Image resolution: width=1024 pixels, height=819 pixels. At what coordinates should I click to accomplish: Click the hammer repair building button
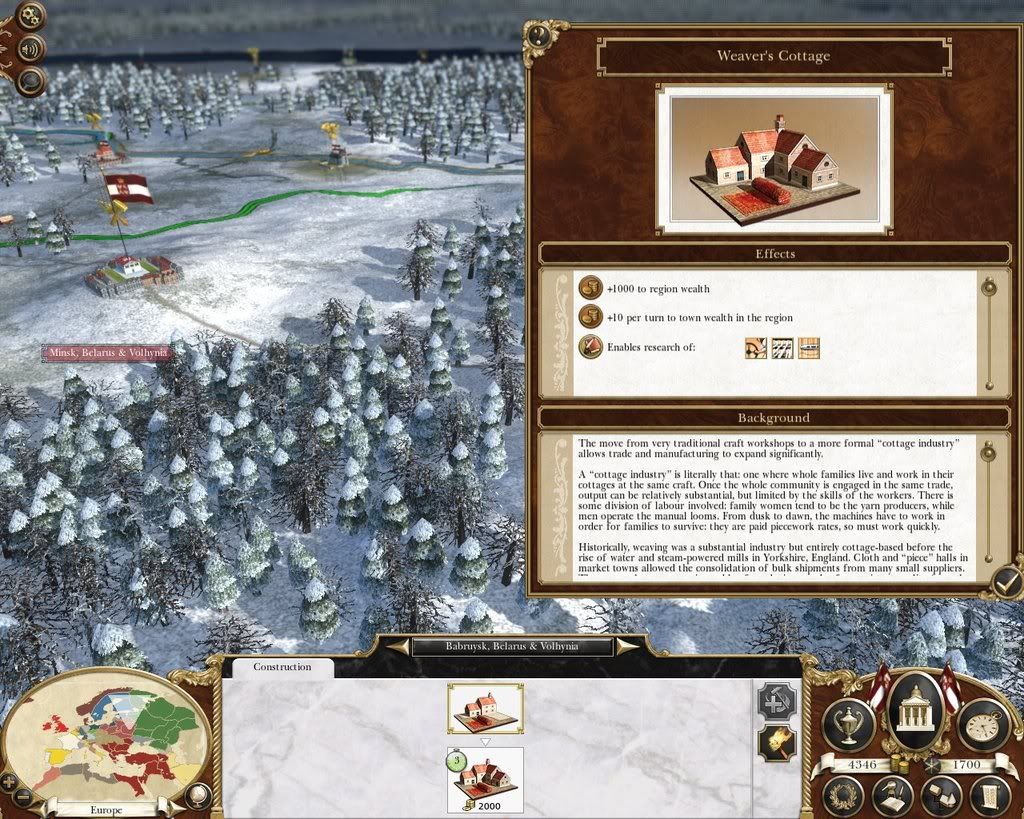777,701
